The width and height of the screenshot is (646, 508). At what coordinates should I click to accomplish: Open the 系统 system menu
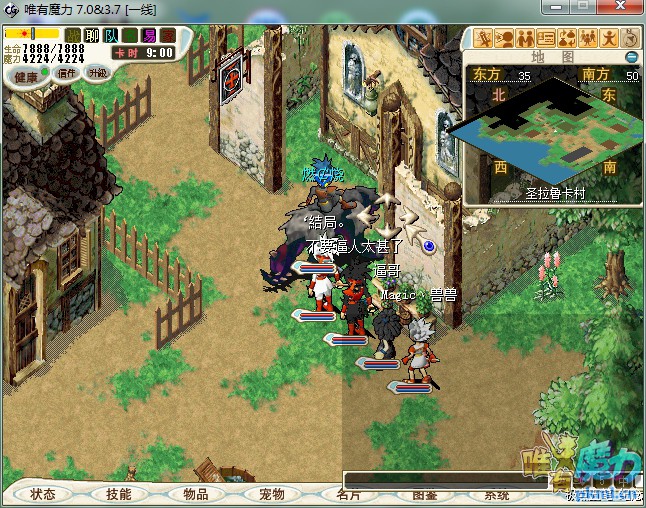point(497,495)
